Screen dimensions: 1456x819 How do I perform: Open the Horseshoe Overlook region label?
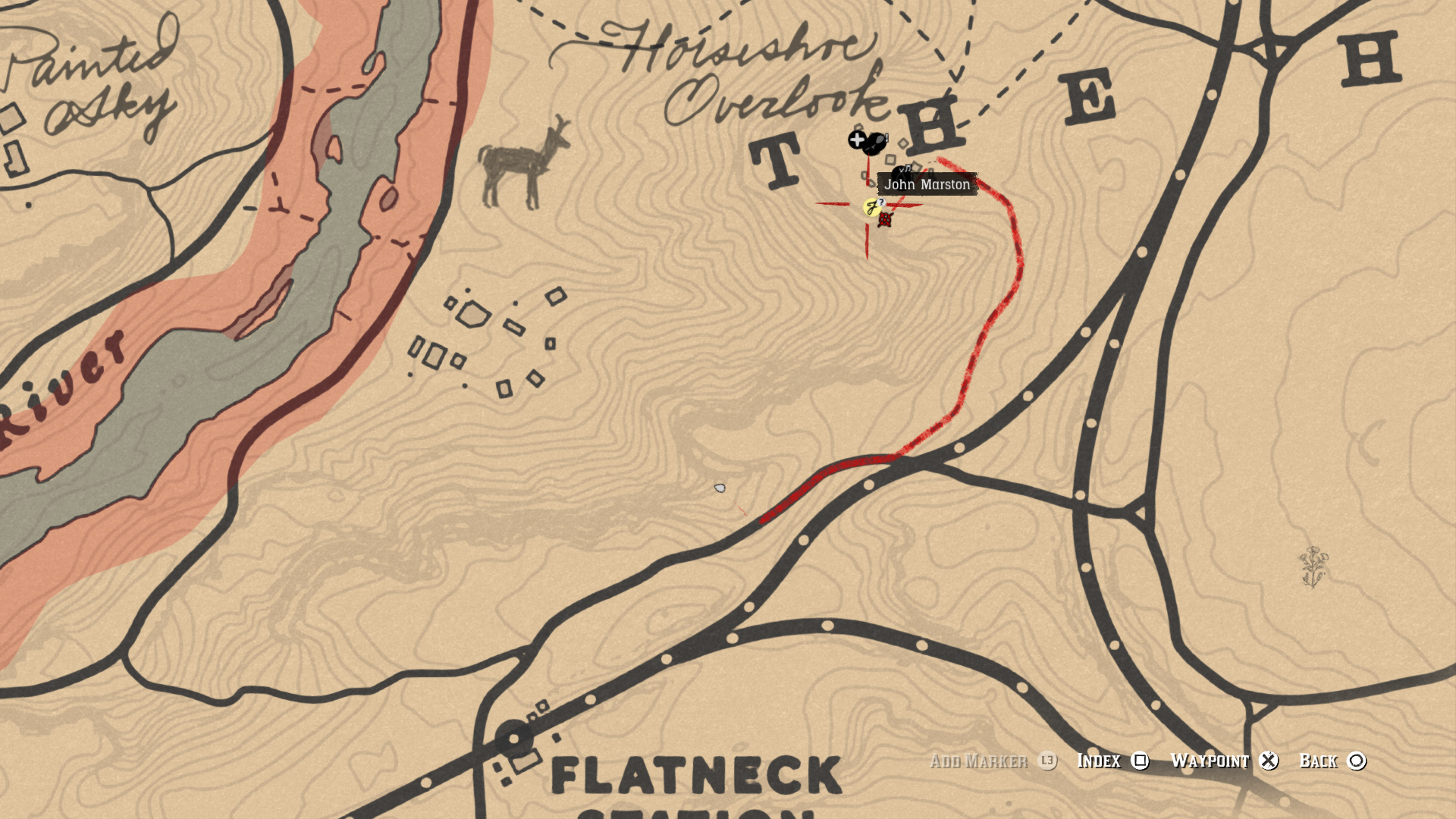(x=739, y=68)
